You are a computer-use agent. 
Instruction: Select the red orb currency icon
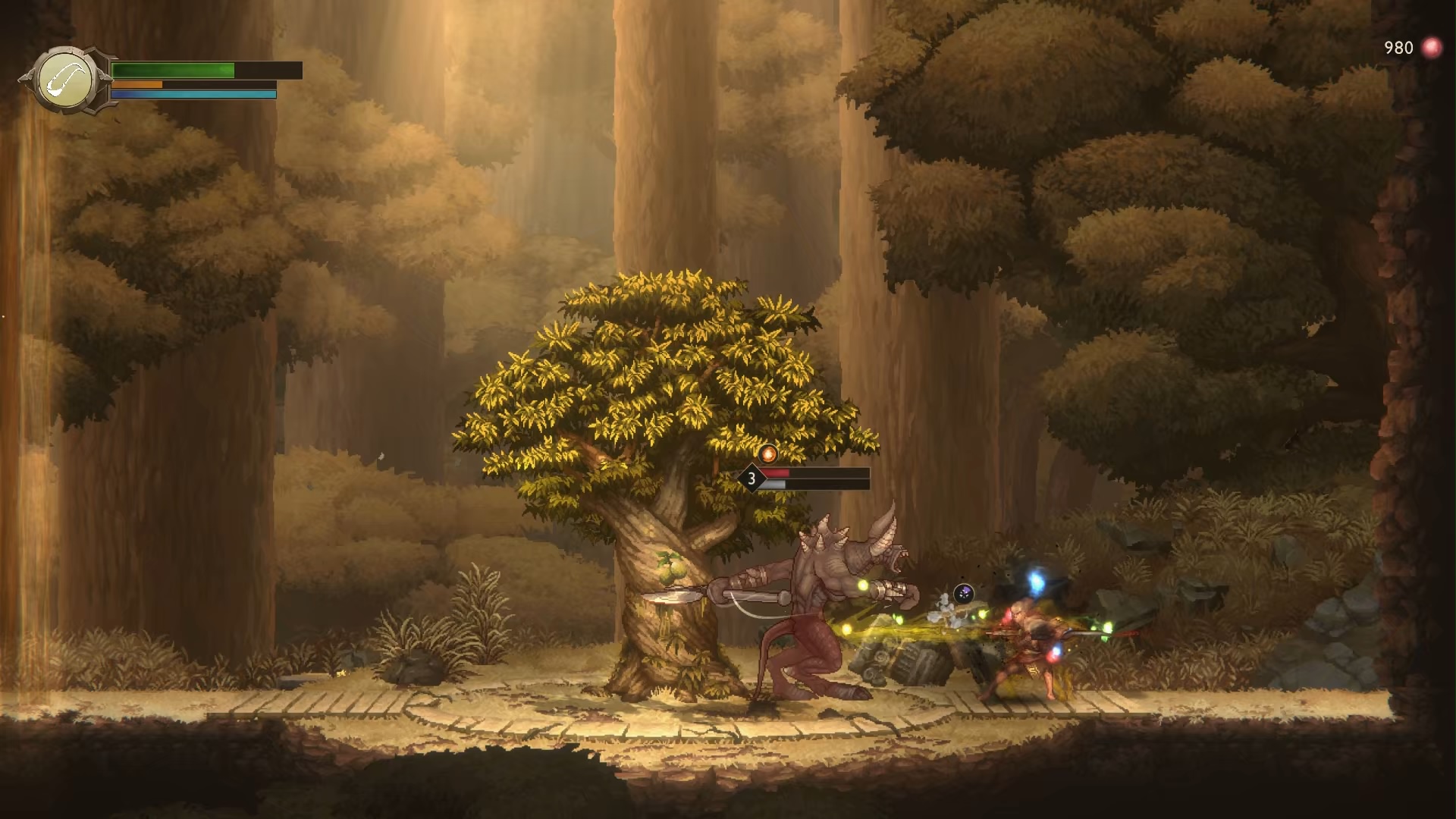(1431, 48)
